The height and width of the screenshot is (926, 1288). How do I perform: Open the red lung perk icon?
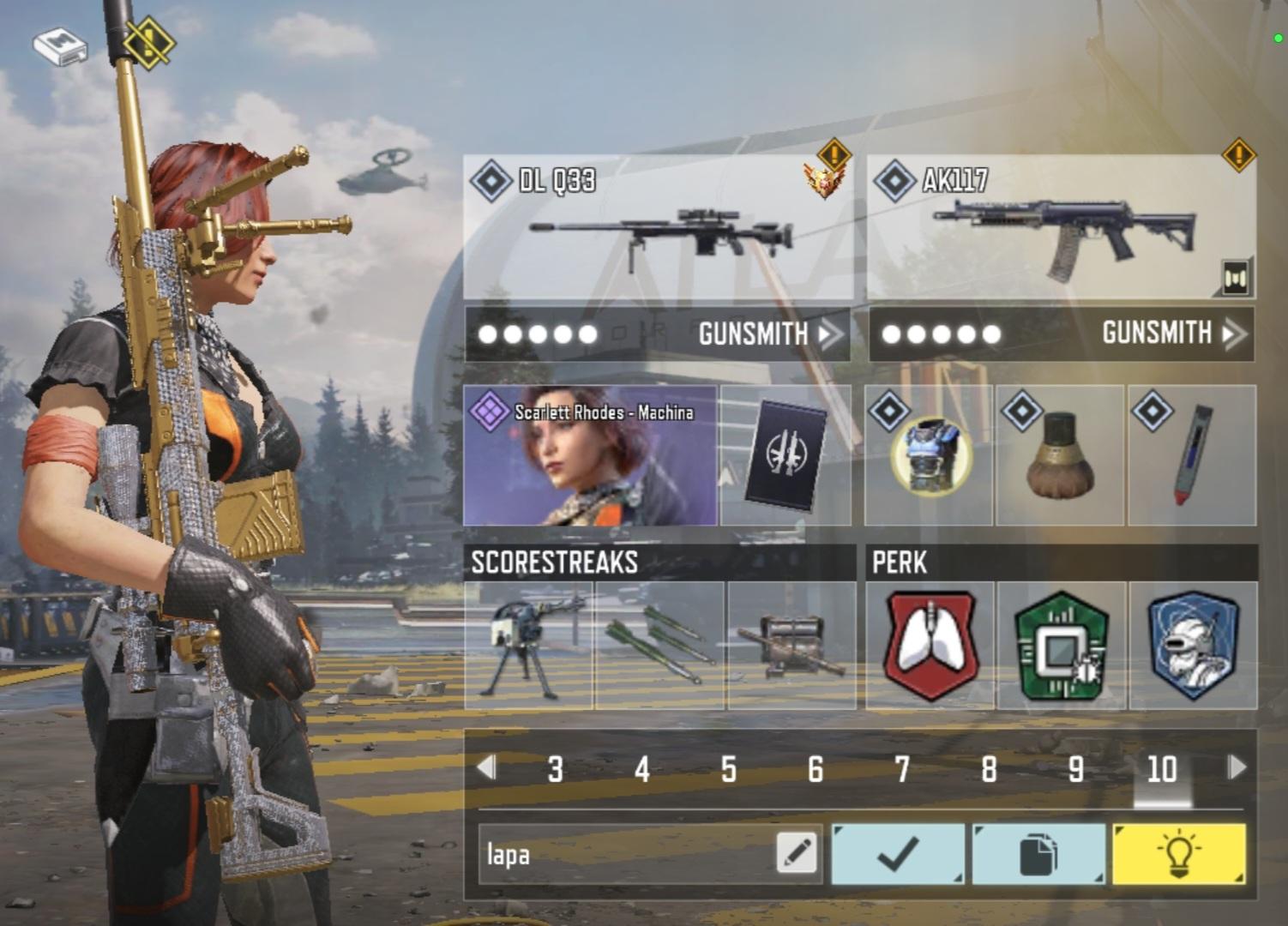coord(930,646)
